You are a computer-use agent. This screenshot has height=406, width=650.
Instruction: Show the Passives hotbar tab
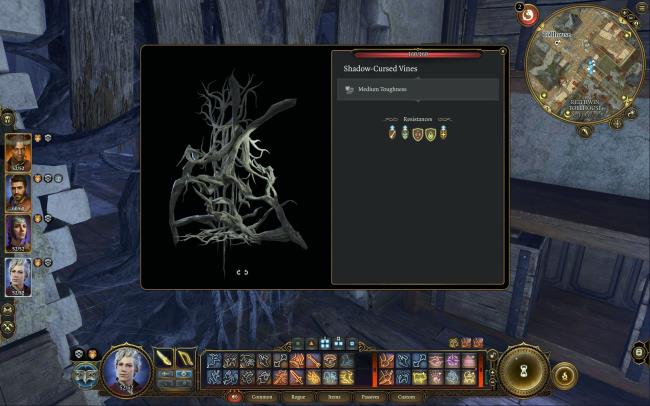pyautogui.click(x=369, y=397)
